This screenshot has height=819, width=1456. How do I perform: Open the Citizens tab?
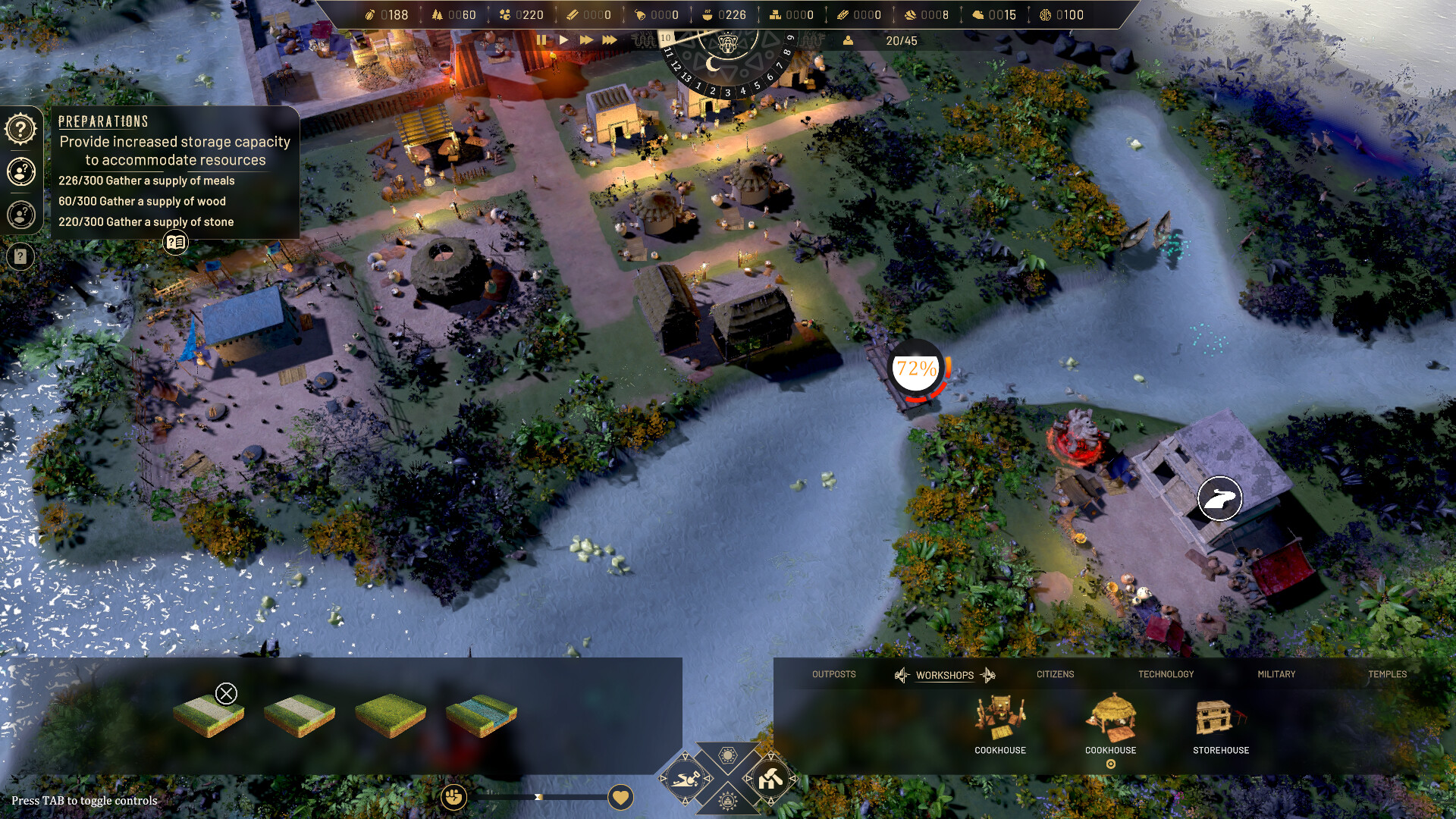click(x=1055, y=674)
